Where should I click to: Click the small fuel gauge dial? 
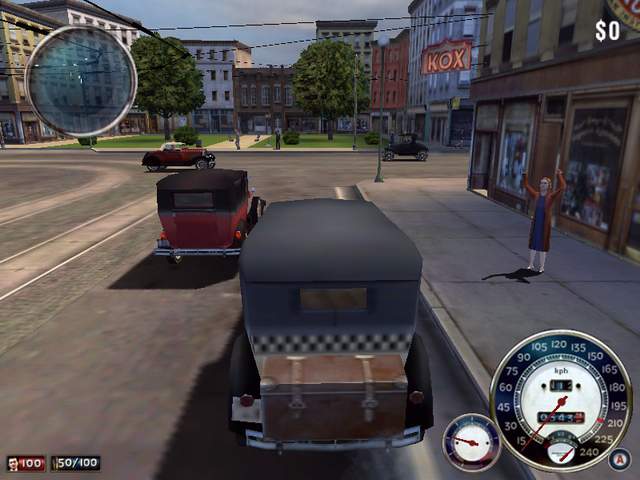pos(471,442)
